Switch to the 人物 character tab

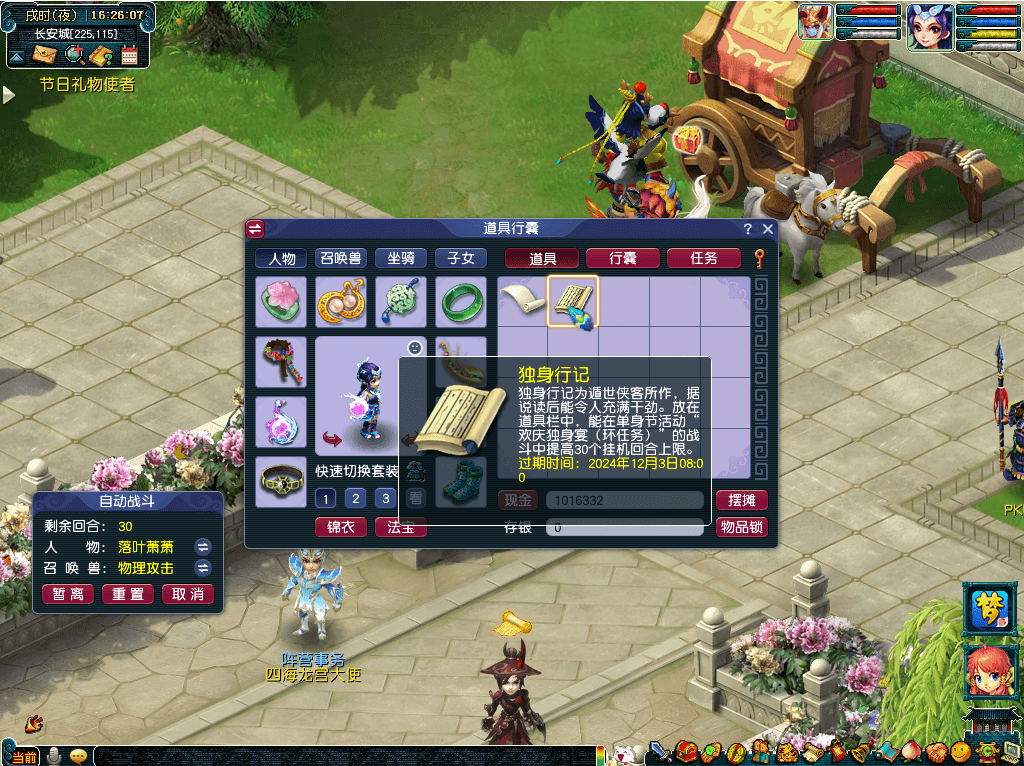point(281,258)
